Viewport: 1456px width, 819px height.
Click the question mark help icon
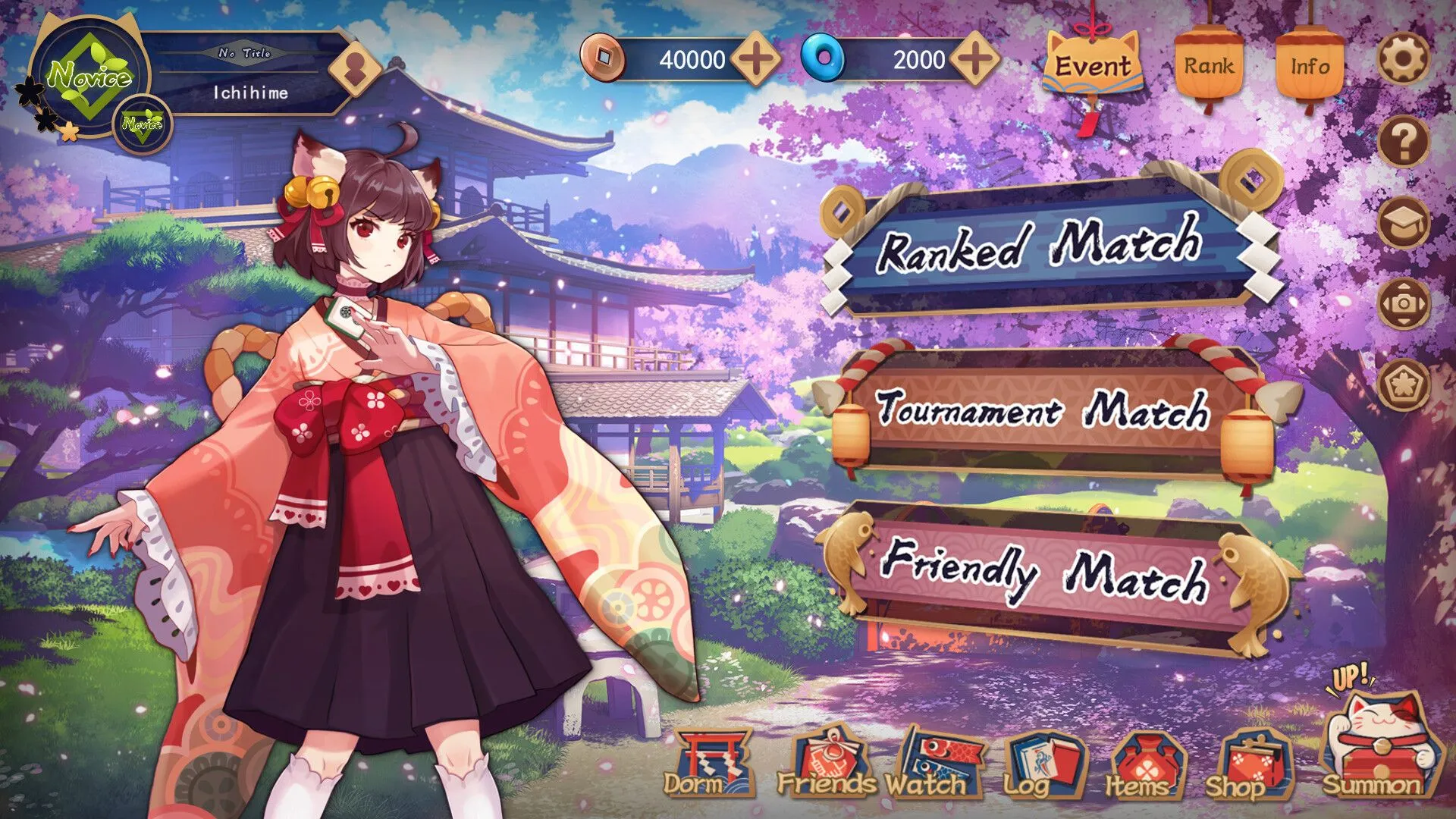[x=1404, y=141]
